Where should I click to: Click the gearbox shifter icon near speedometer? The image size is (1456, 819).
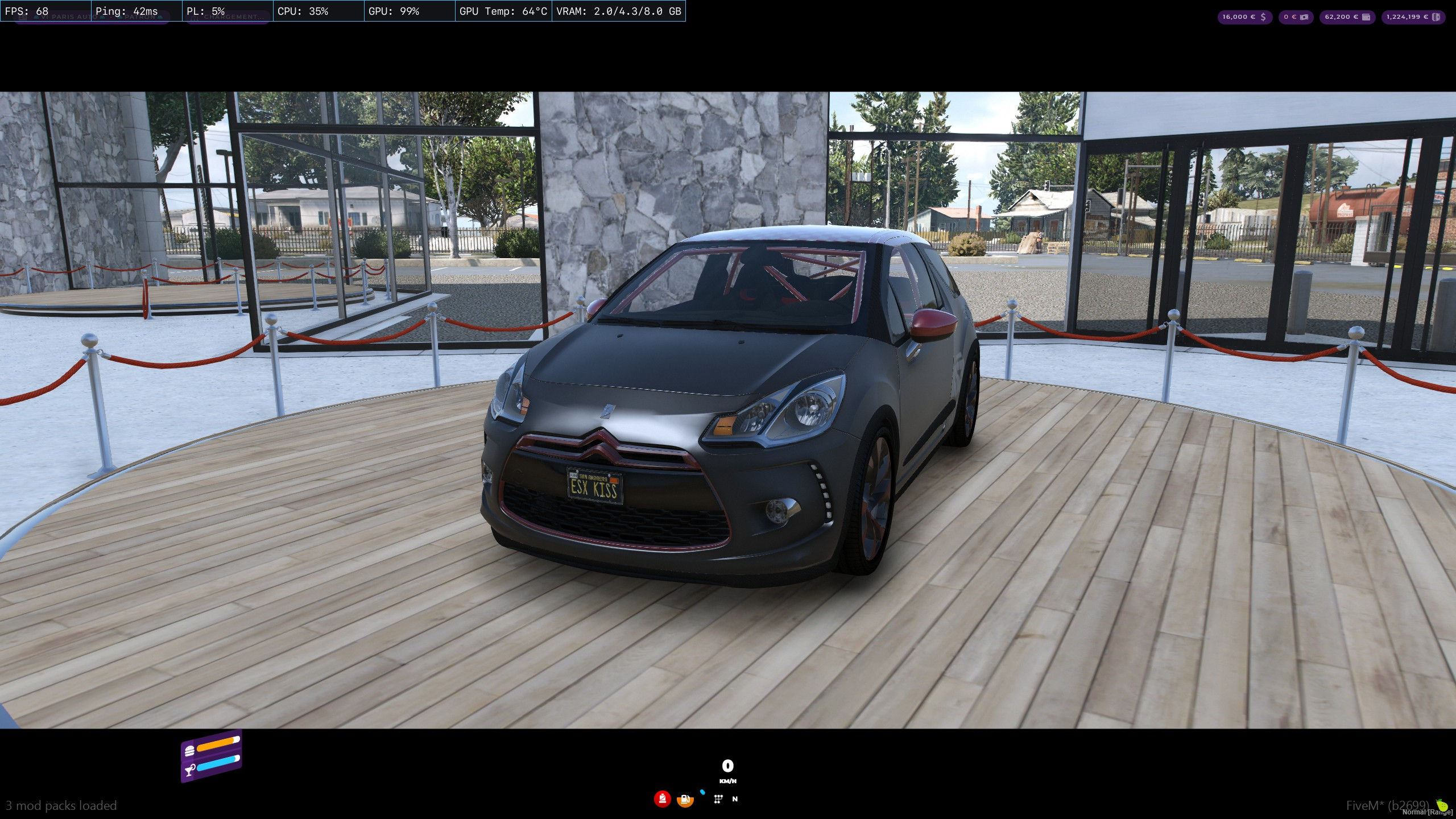tap(718, 799)
